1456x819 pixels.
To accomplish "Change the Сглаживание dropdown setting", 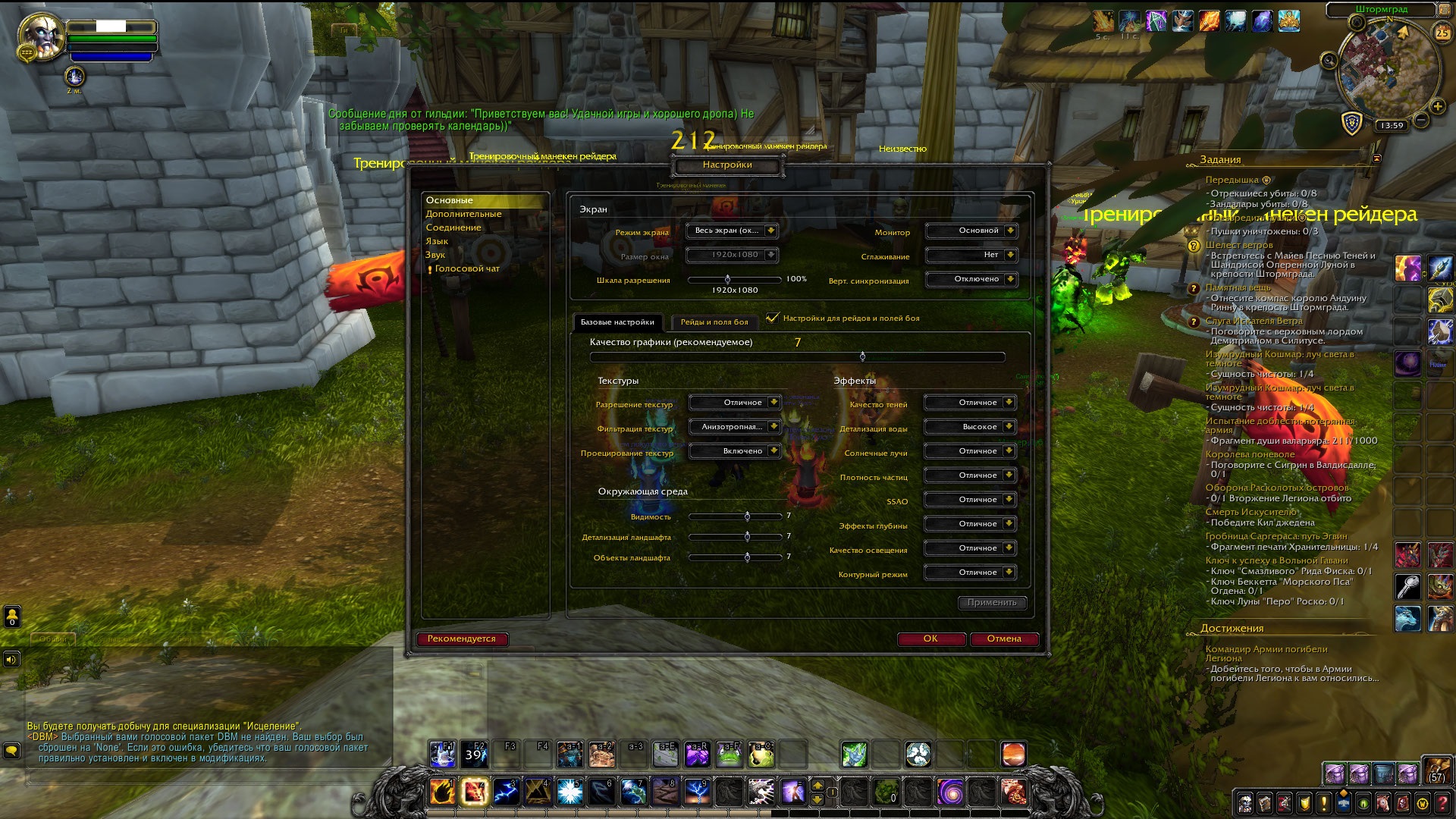I will [x=971, y=255].
